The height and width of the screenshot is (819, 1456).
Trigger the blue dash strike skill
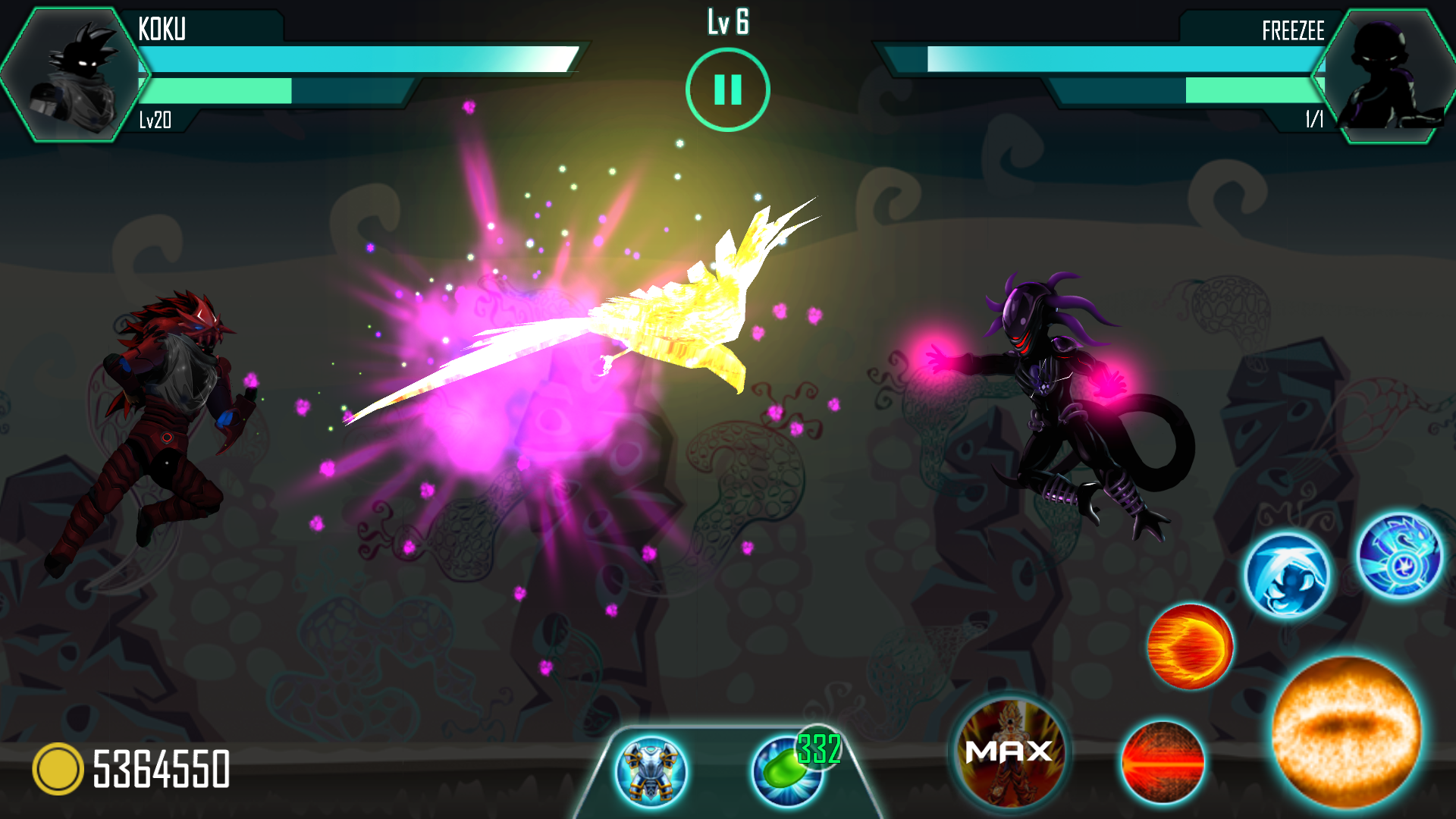(x=1287, y=576)
